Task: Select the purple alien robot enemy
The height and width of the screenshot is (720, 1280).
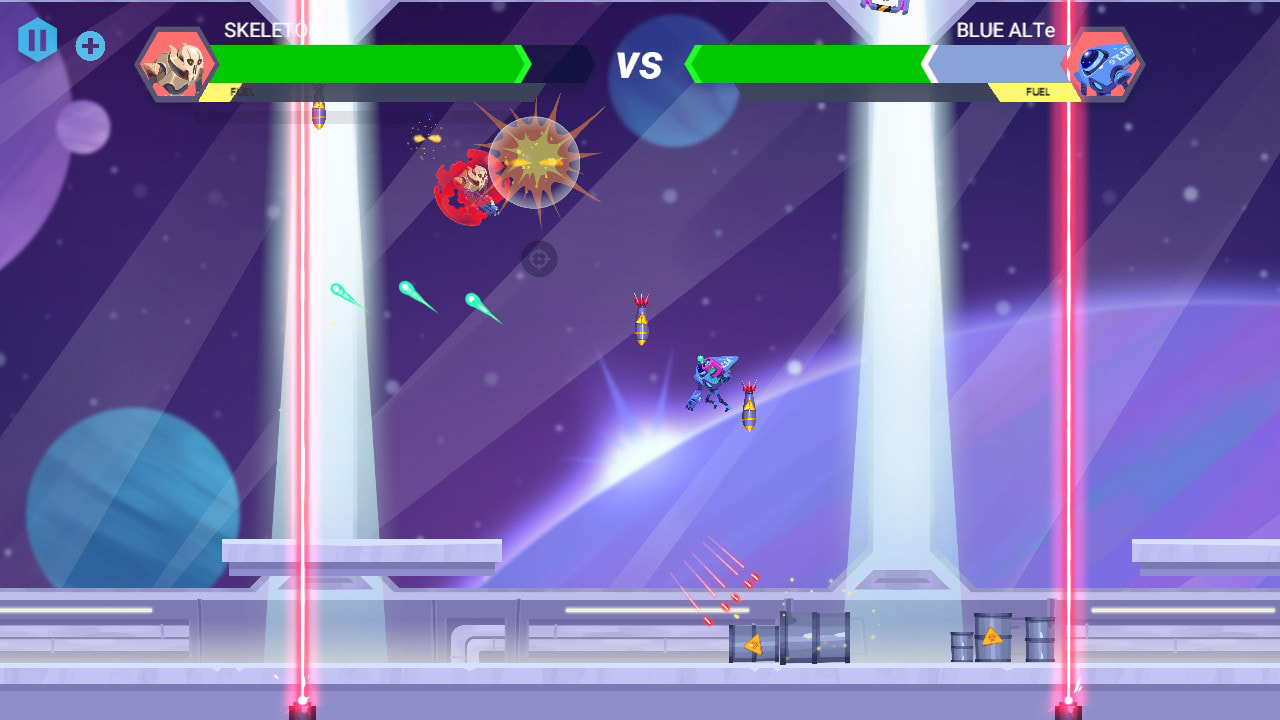Action: point(708,380)
